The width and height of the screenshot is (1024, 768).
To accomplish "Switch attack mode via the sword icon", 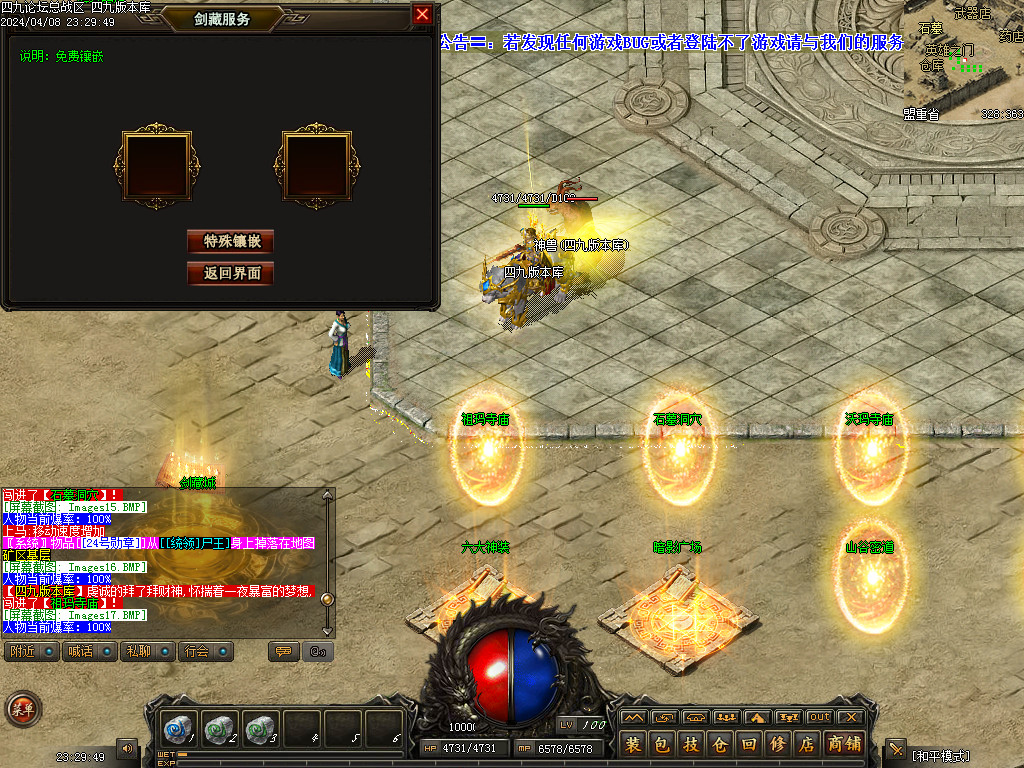I will pyautogui.click(x=895, y=748).
